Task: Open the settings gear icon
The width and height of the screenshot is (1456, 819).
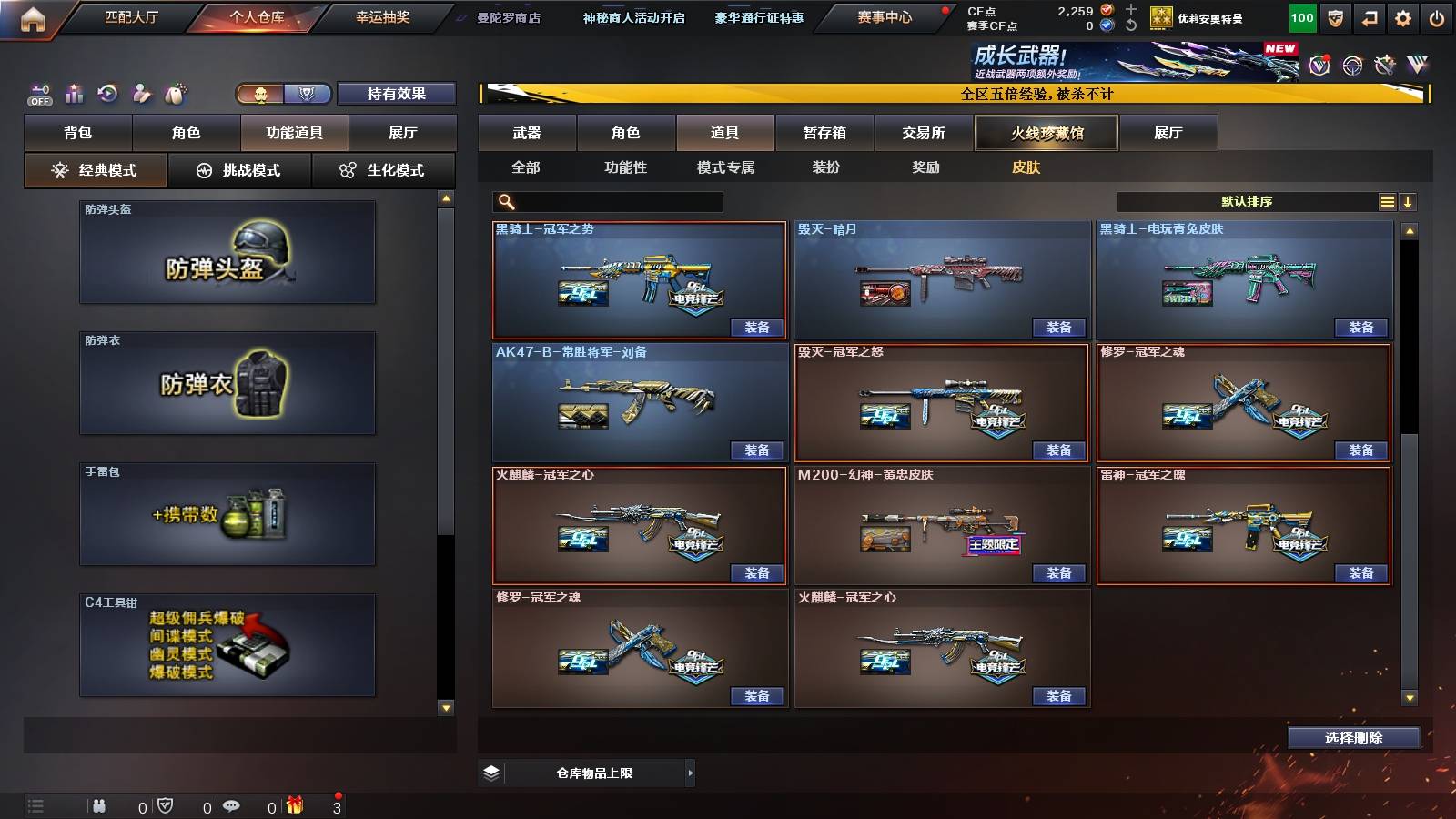Action: pyautogui.click(x=1402, y=17)
